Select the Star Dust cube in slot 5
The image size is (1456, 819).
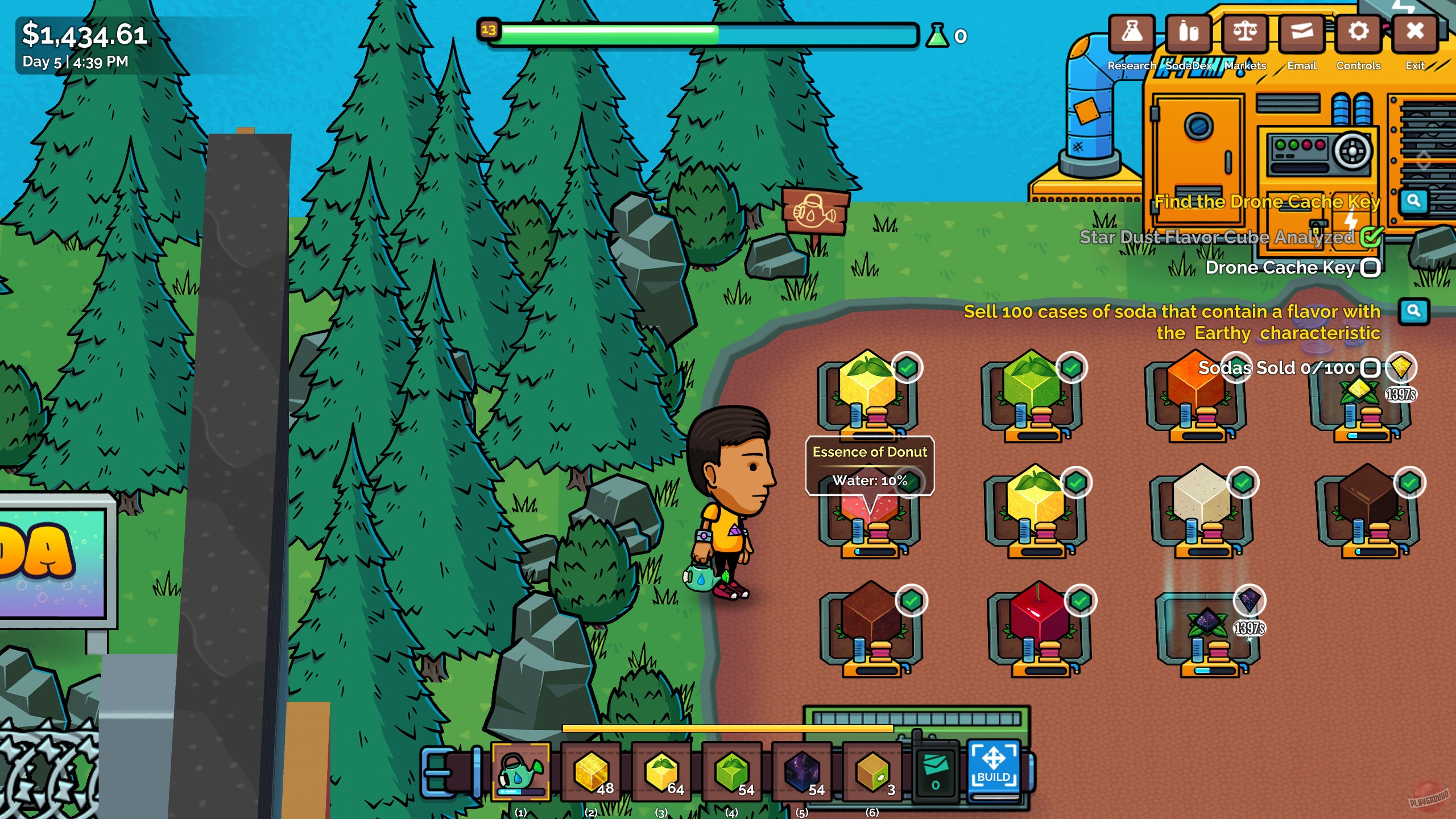point(802,772)
